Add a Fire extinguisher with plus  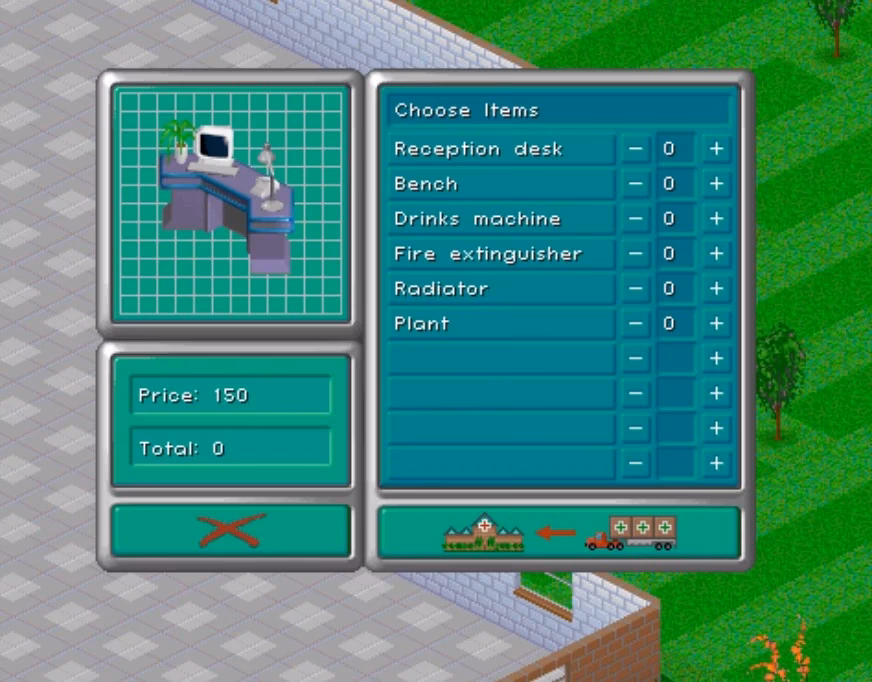(x=716, y=254)
